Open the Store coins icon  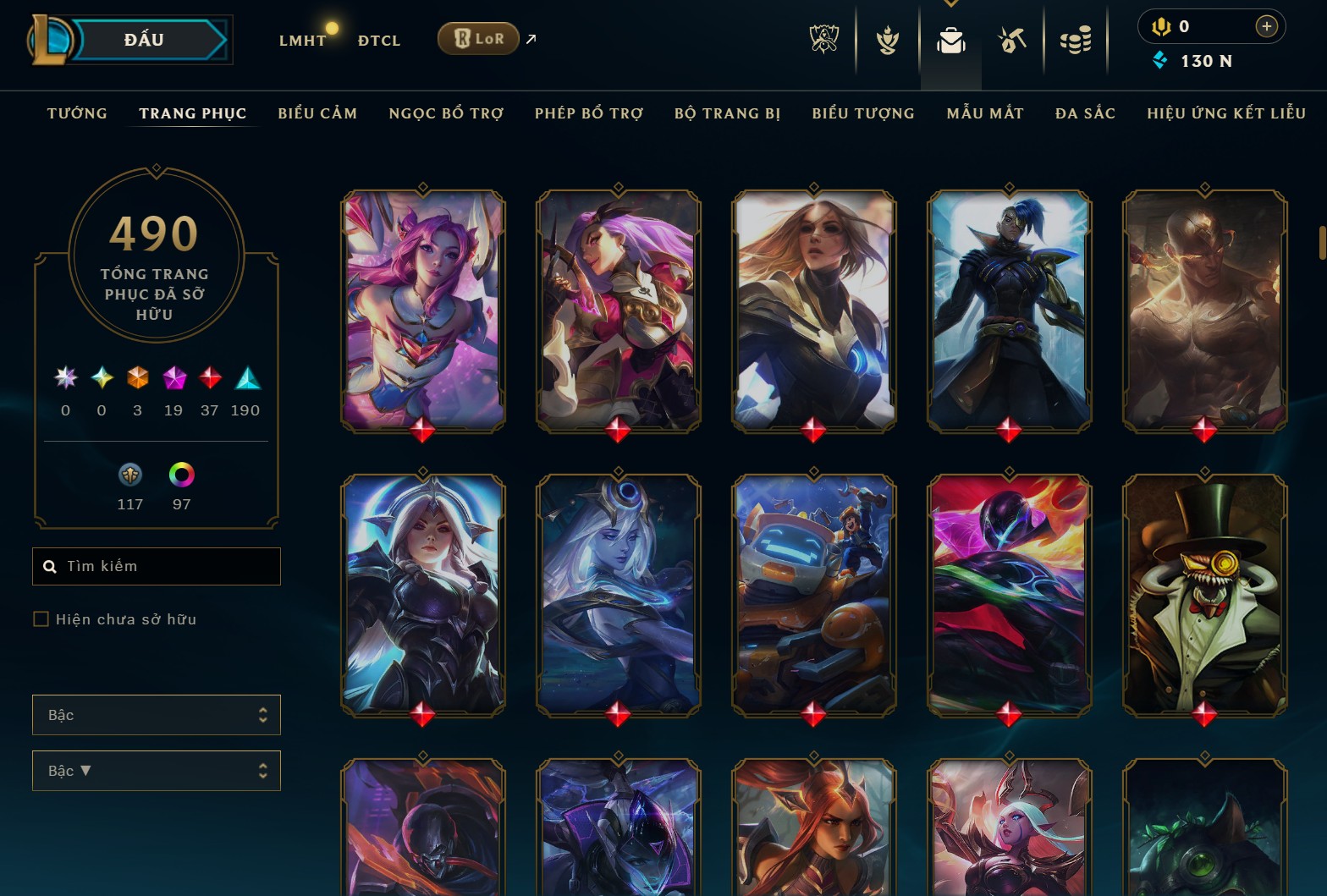[x=1076, y=39]
